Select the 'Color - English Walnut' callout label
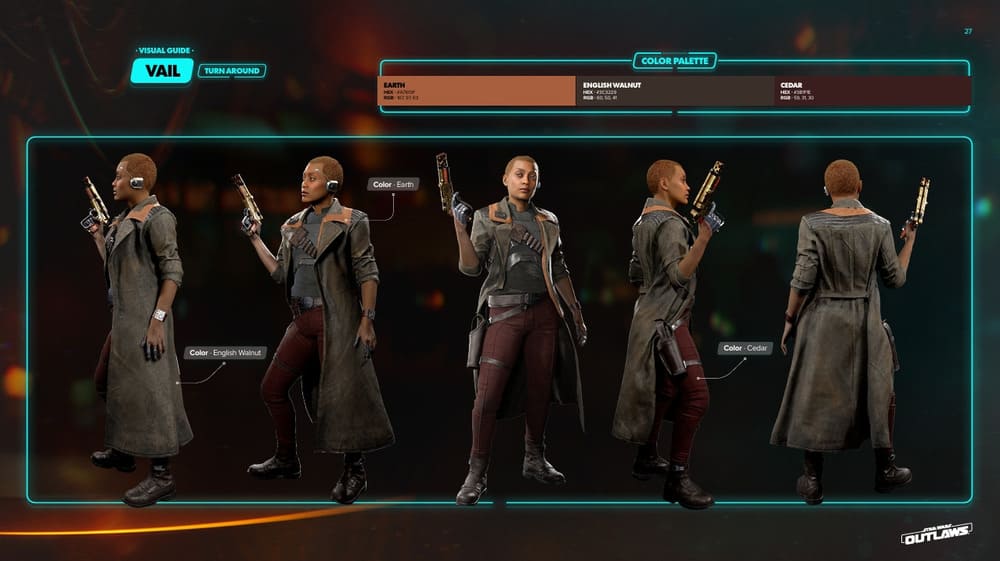The image size is (1000, 561). (x=225, y=353)
